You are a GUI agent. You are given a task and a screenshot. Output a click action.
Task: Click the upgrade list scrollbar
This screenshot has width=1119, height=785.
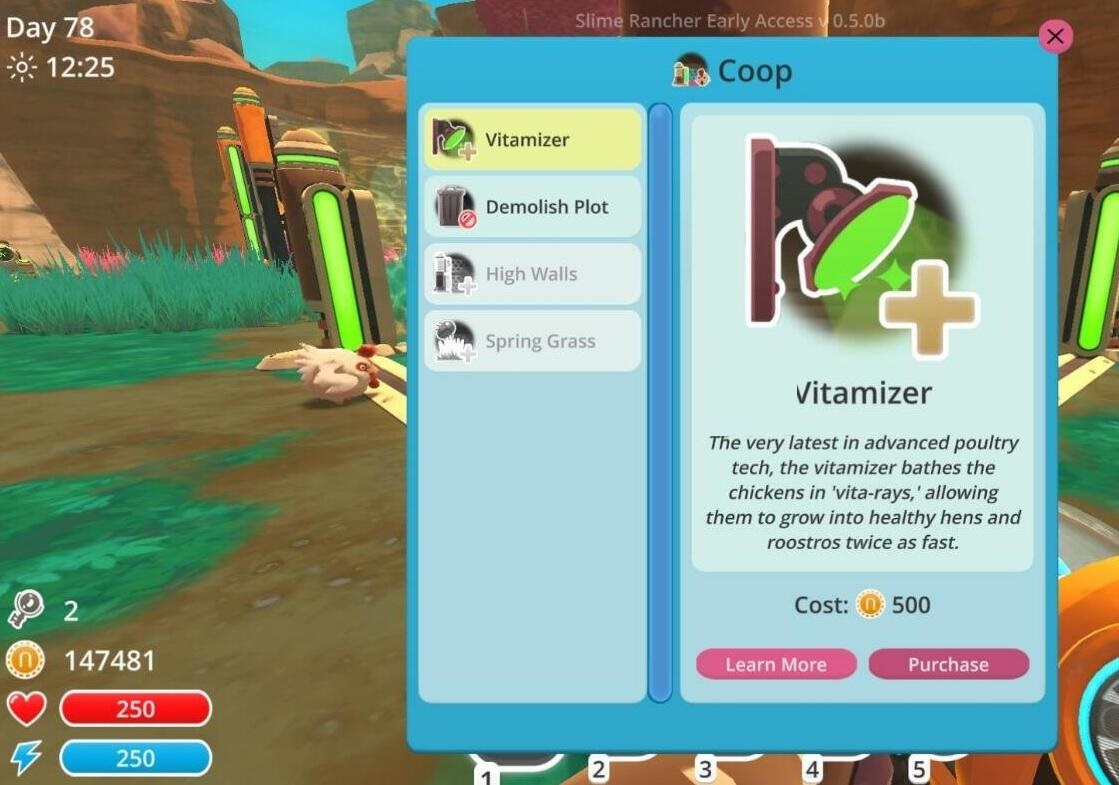coord(660,400)
